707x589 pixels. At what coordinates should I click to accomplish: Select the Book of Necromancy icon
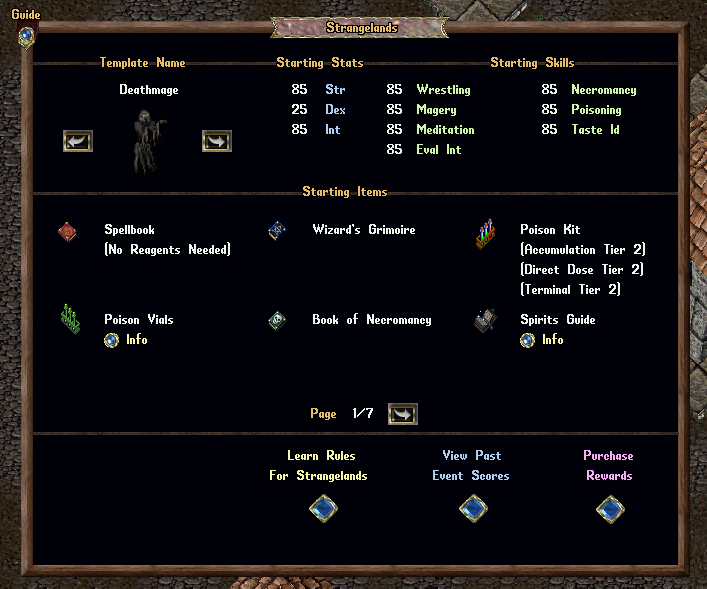click(x=277, y=321)
